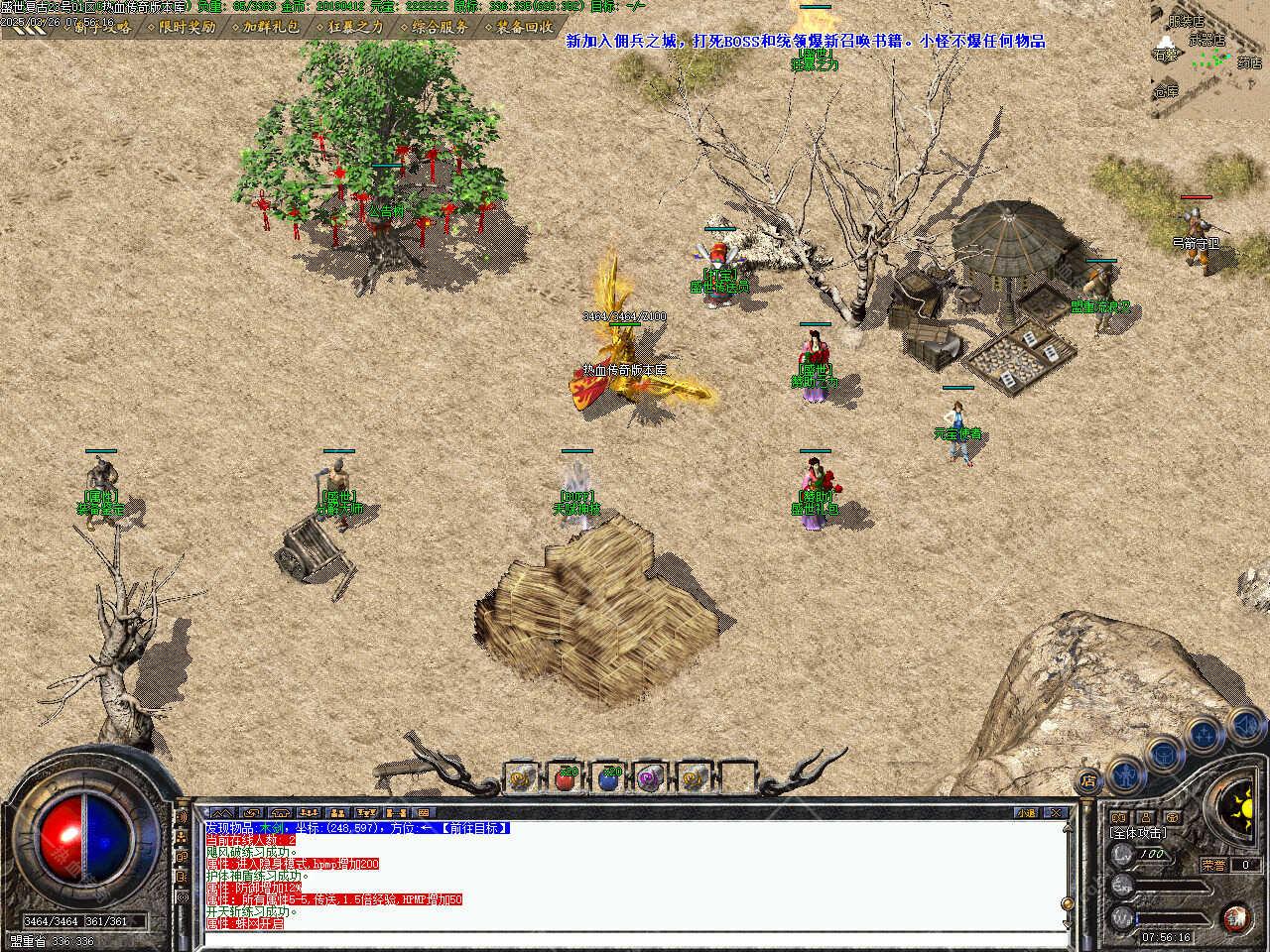Click the minimap in the corner
The width and height of the screenshot is (1270, 952).
tap(1209, 58)
